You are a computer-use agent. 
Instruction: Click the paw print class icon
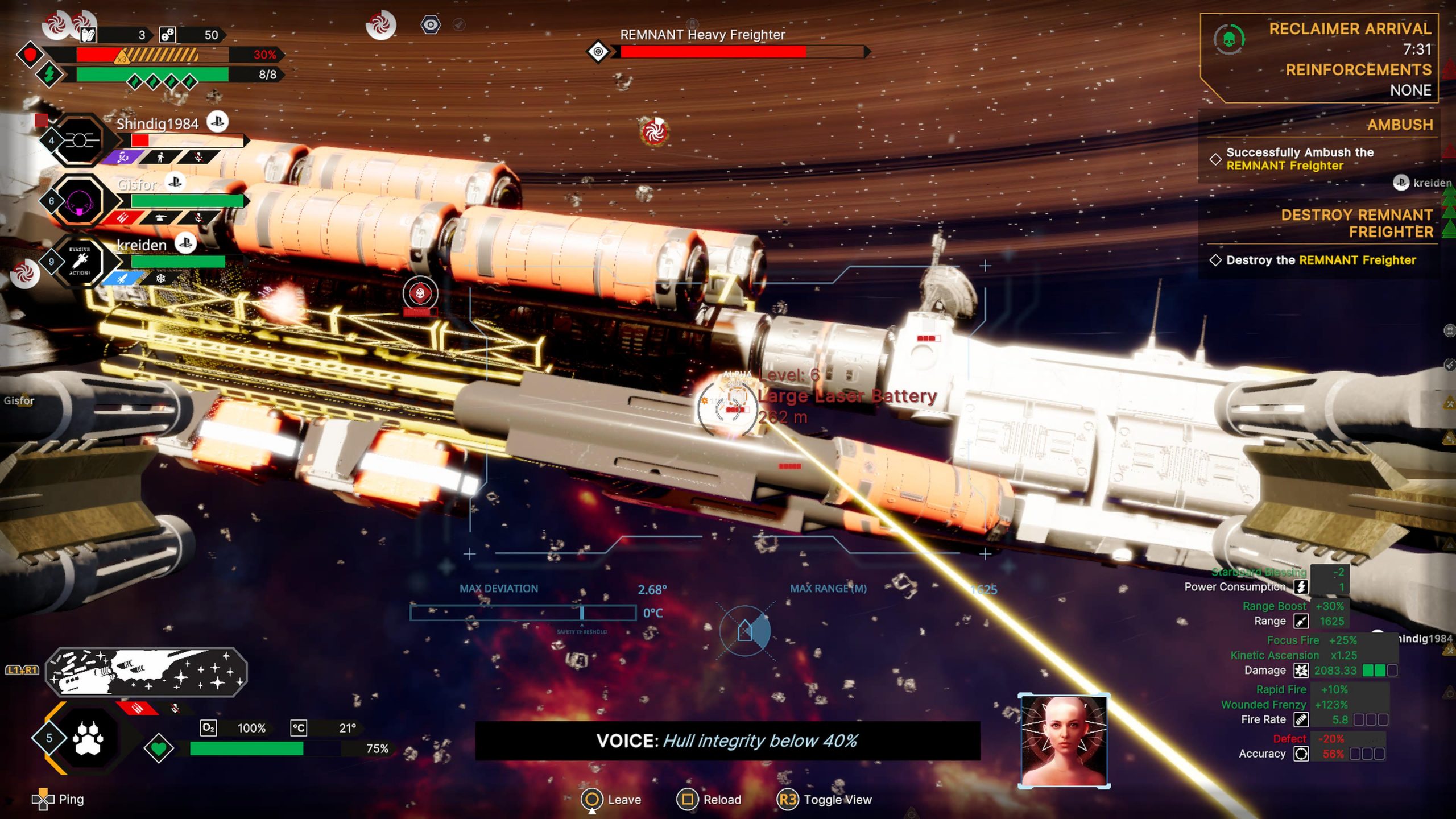click(88, 738)
